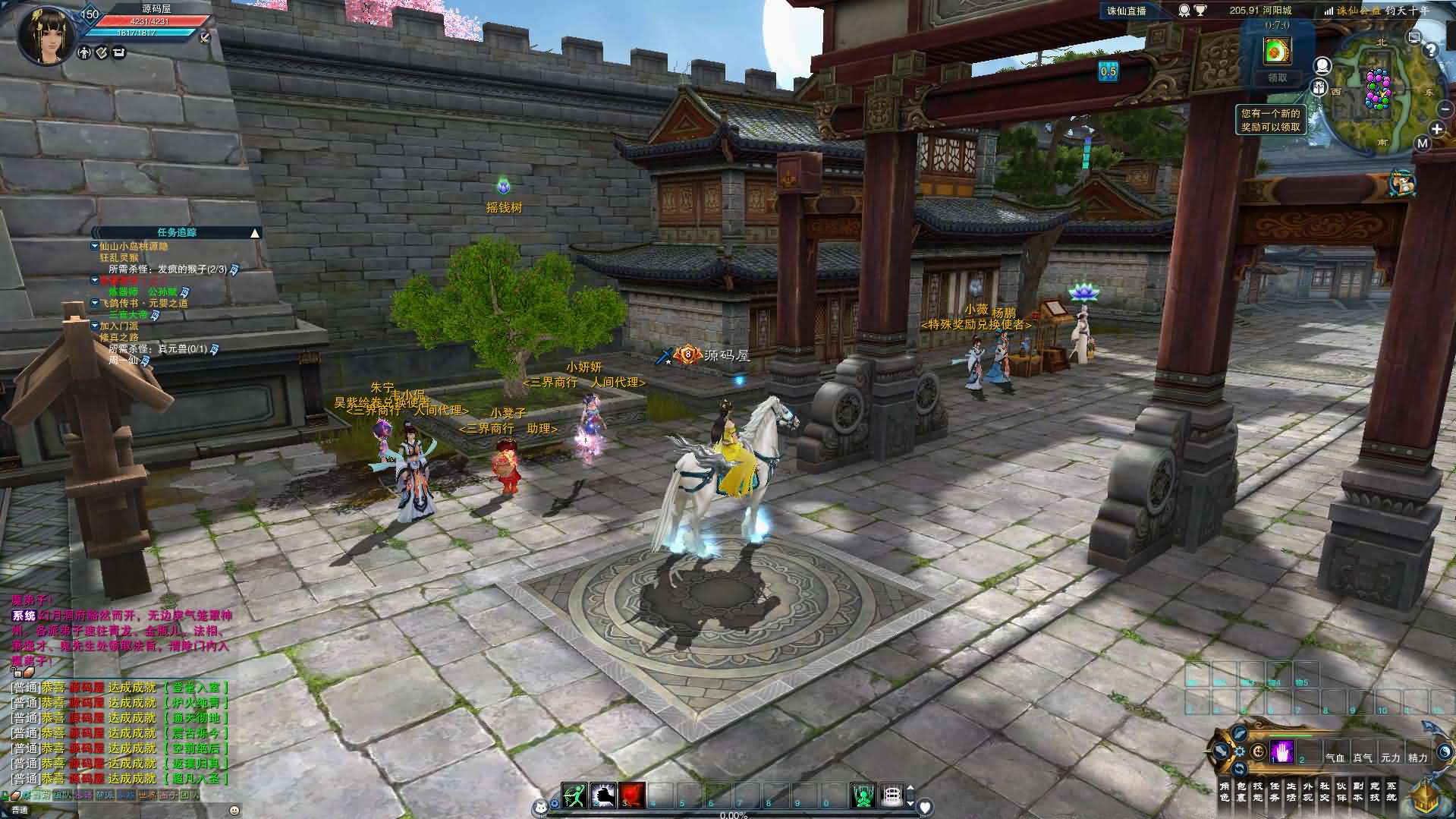Open the 任务 quest menu
The width and height of the screenshot is (1456, 819).
(1274, 792)
